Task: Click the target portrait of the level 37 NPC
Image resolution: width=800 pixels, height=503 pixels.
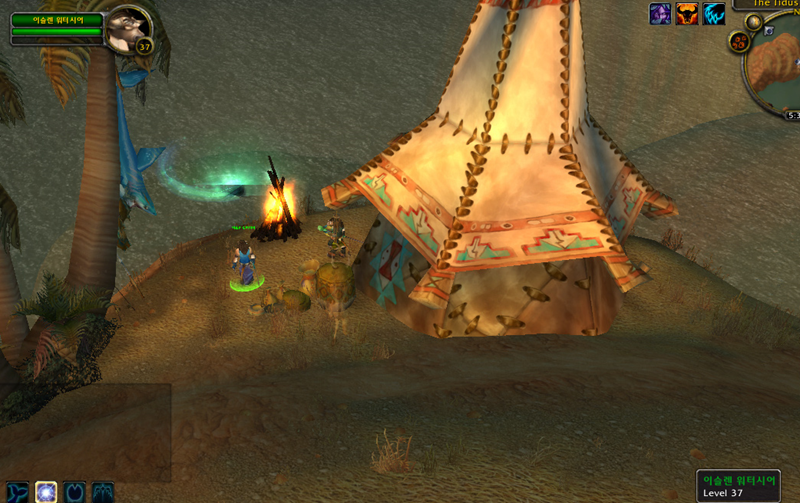Action: [x=127, y=27]
